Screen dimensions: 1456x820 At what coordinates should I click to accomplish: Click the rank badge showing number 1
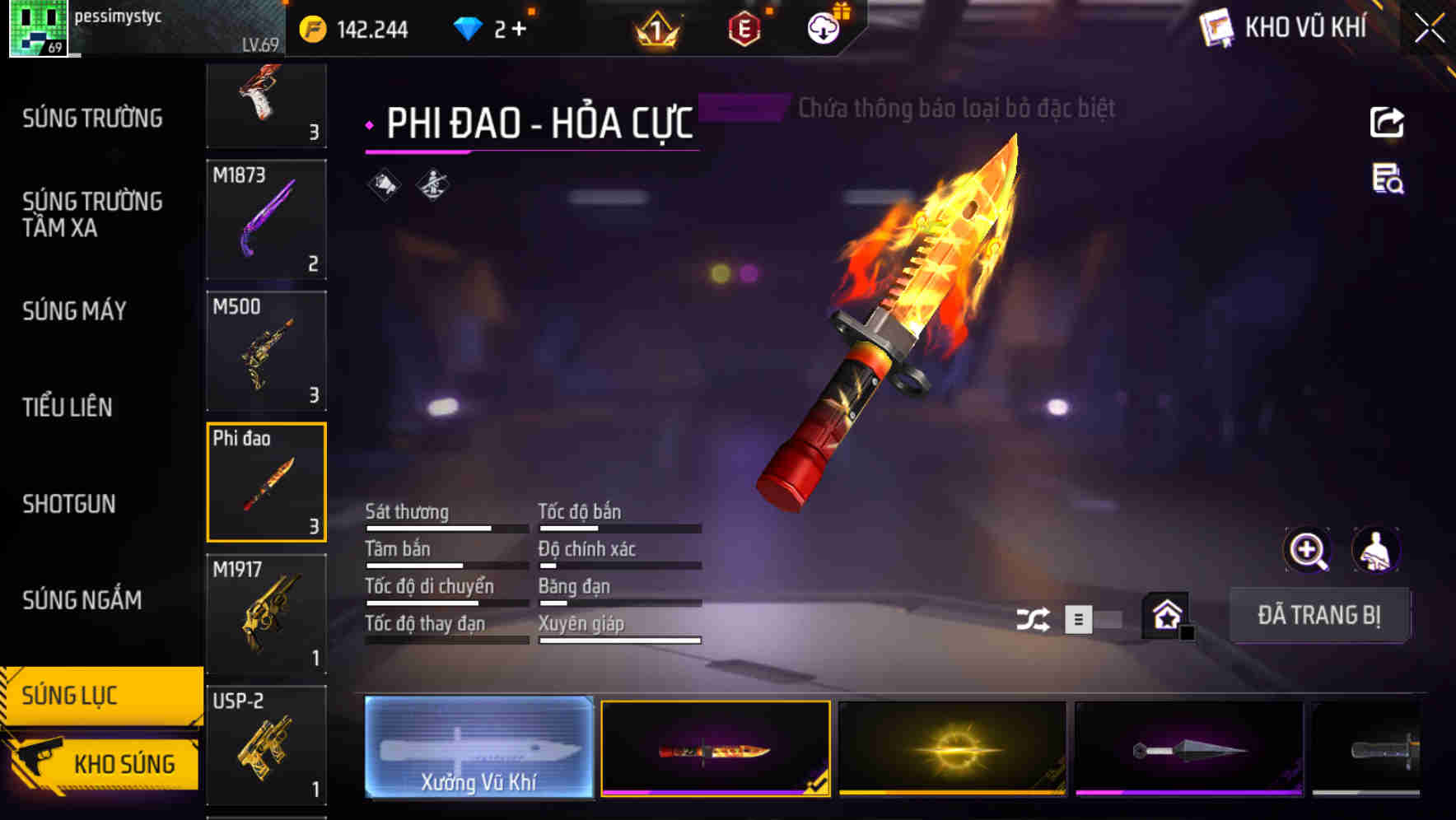[x=653, y=27]
